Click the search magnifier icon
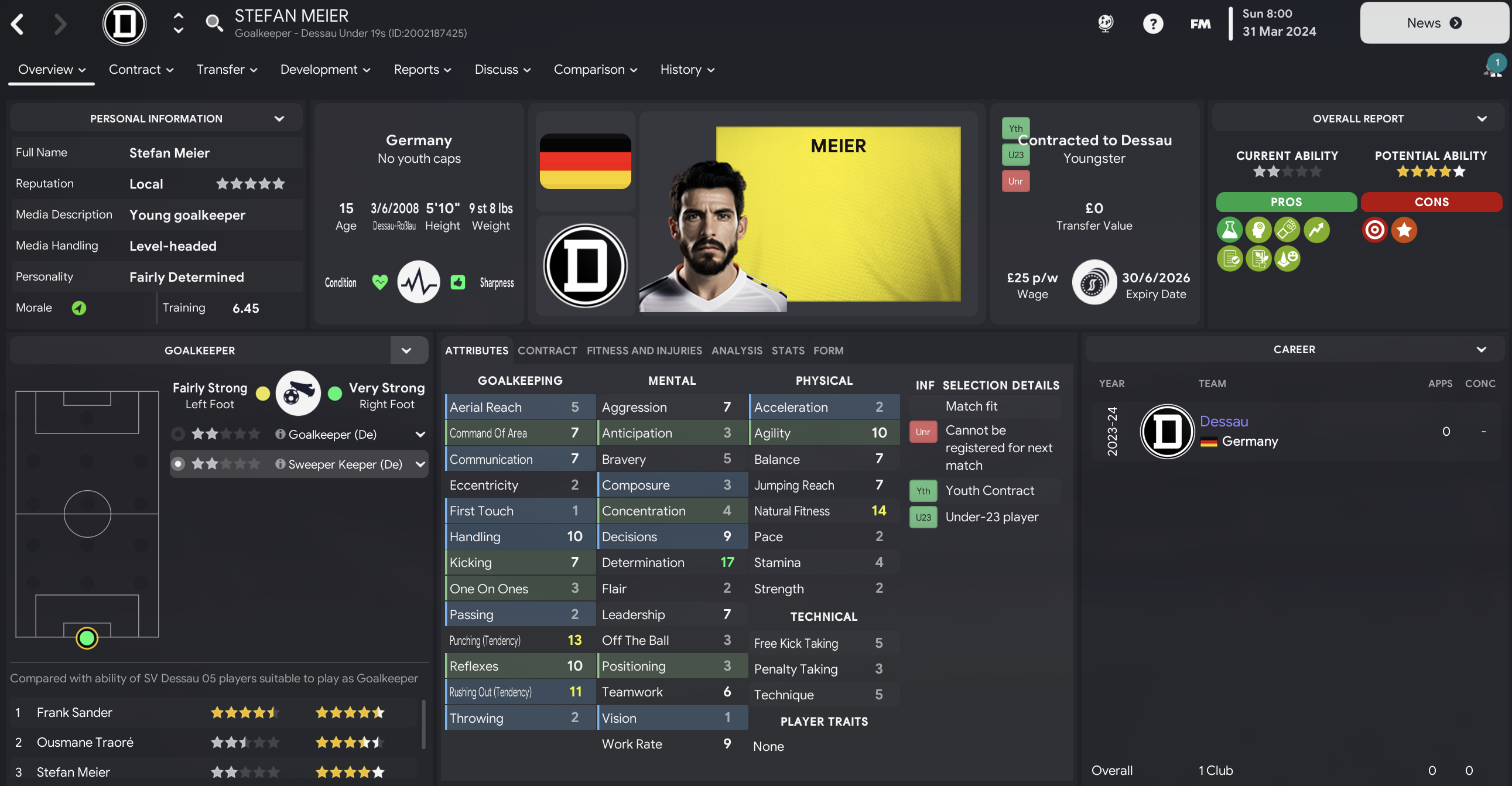This screenshot has width=1512, height=786. pyautogui.click(x=214, y=23)
